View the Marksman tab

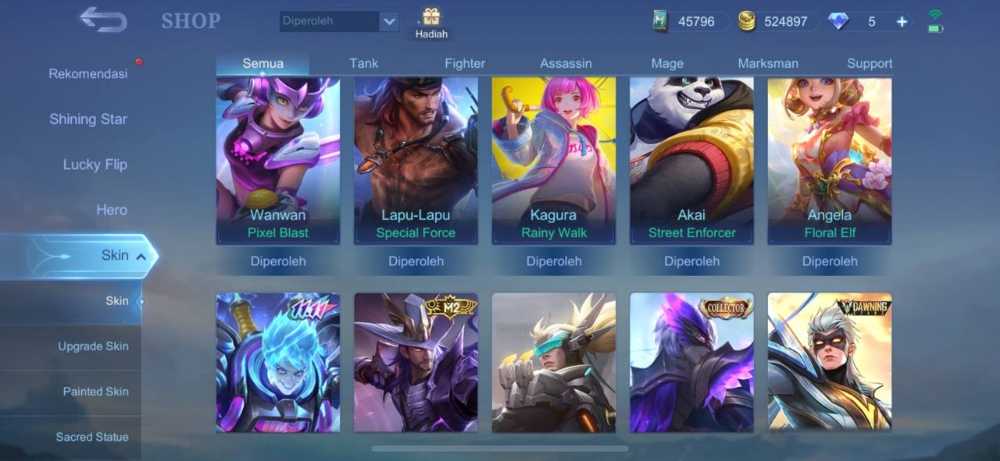768,63
